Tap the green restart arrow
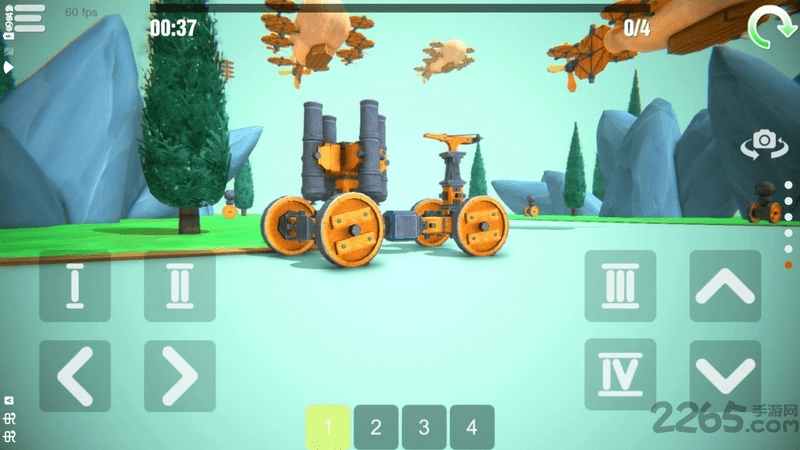This screenshot has width=800, height=450. click(x=767, y=27)
